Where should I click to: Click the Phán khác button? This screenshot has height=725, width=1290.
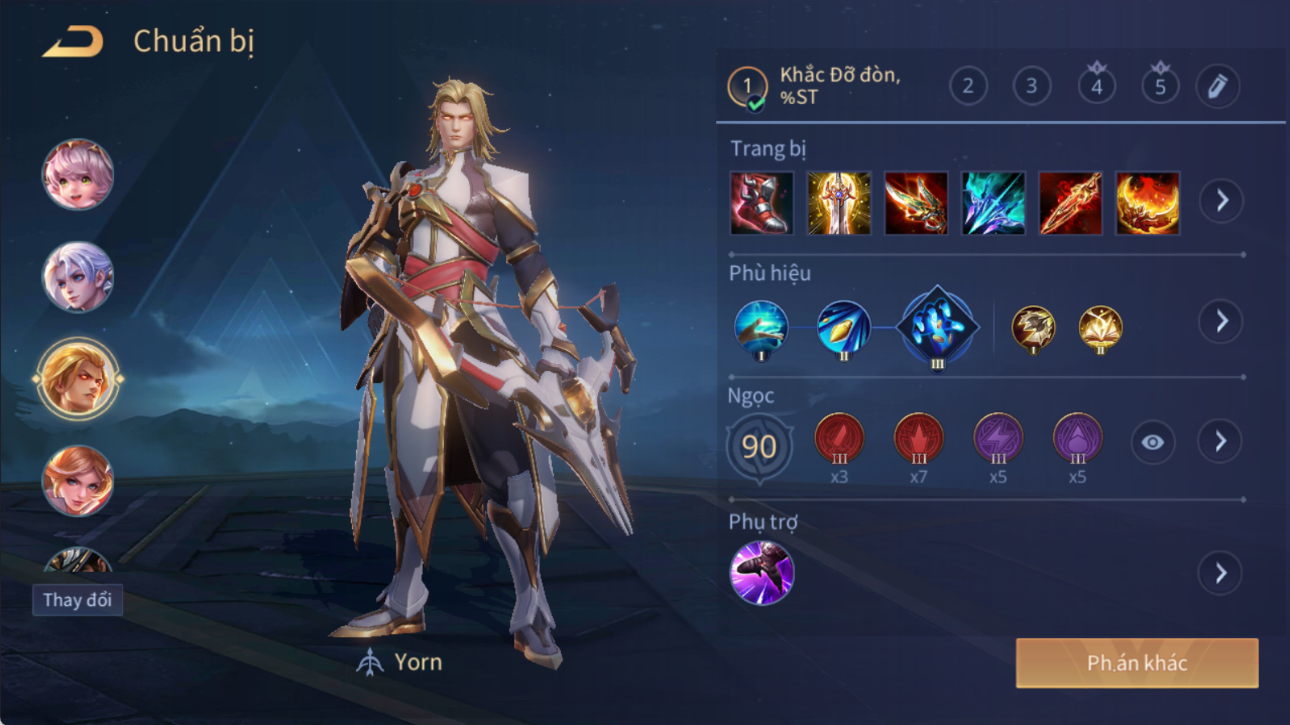pyautogui.click(x=1136, y=663)
